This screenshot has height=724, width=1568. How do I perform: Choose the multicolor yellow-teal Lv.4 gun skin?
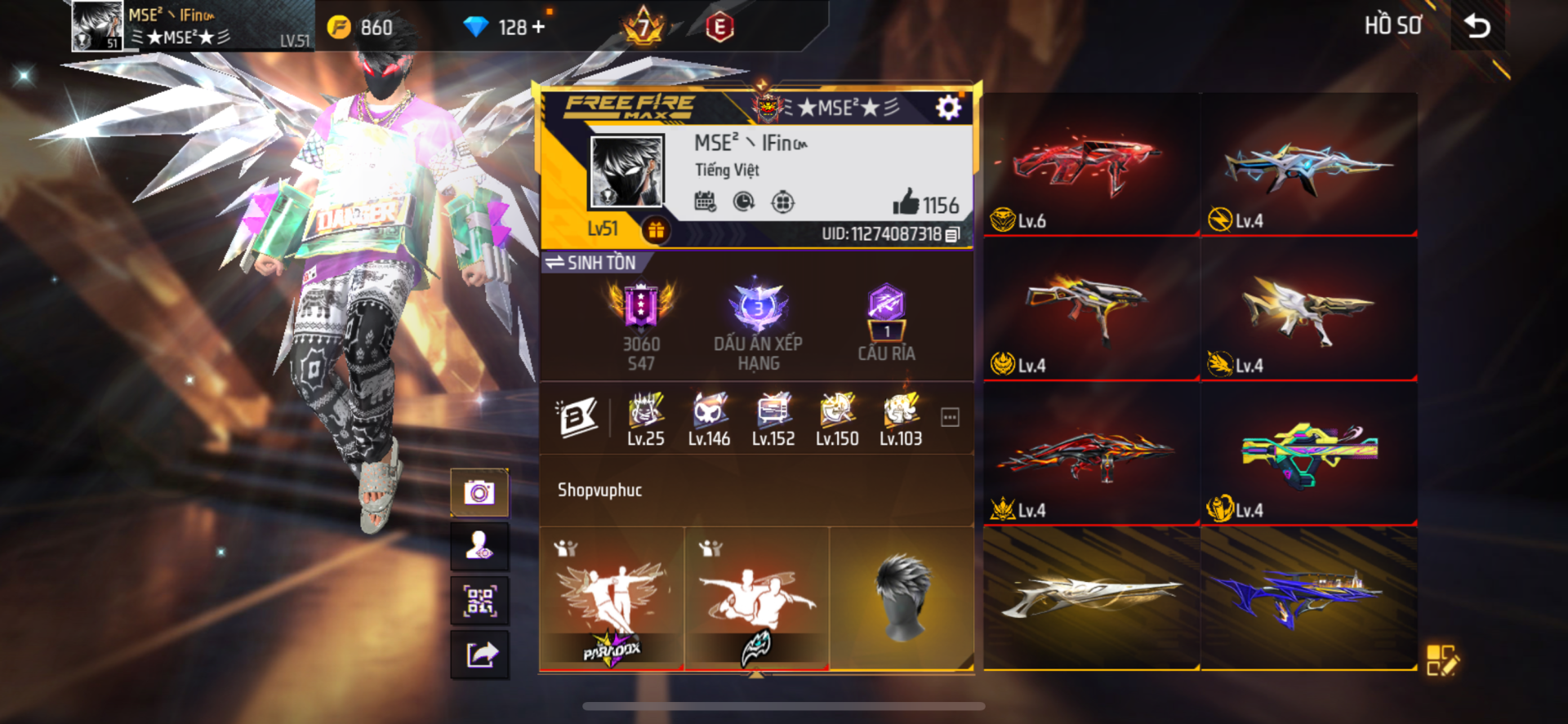1308,455
